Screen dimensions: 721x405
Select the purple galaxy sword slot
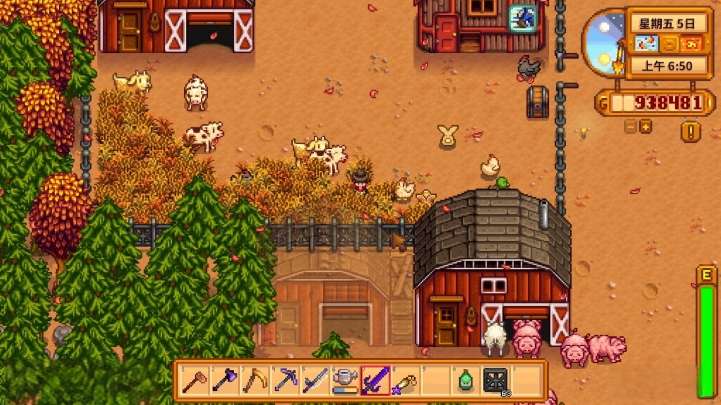pyautogui.click(x=375, y=380)
